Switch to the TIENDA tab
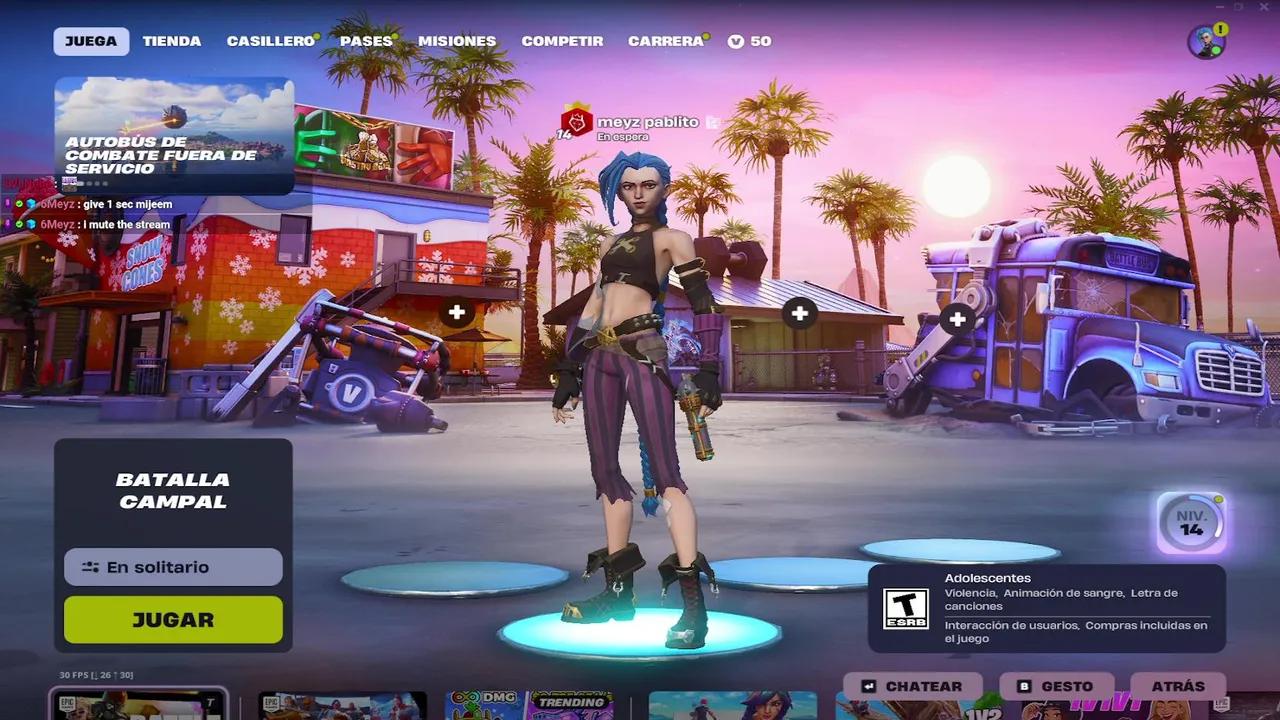 172,41
